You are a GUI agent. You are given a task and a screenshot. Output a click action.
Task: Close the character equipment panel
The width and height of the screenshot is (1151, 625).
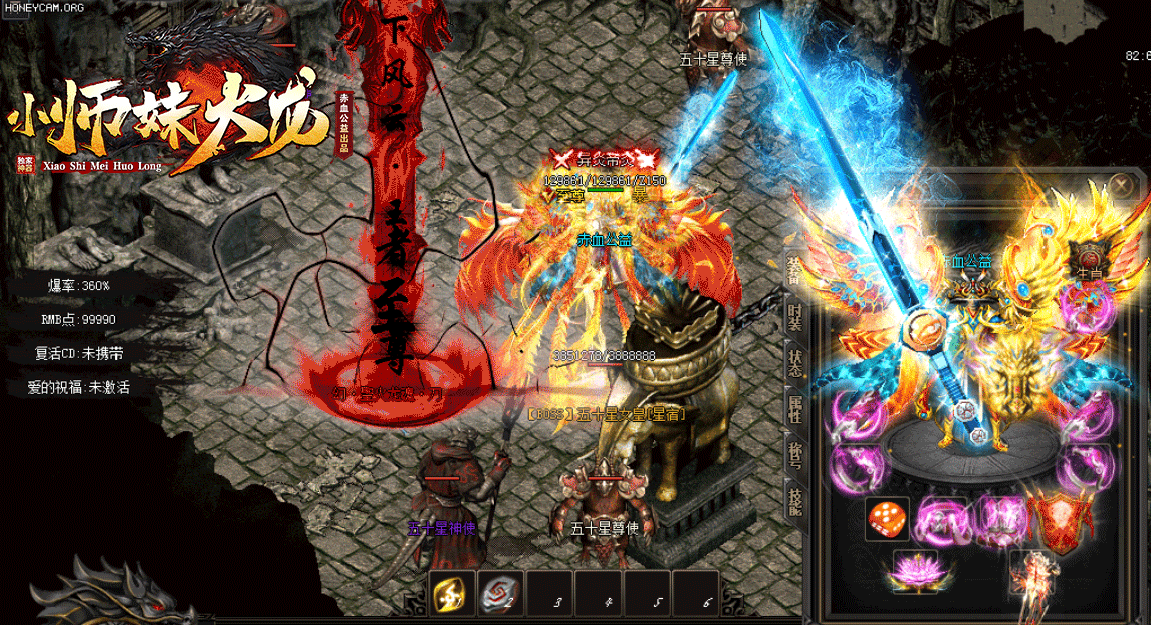pyautogui.click(x=1122, y=186)
